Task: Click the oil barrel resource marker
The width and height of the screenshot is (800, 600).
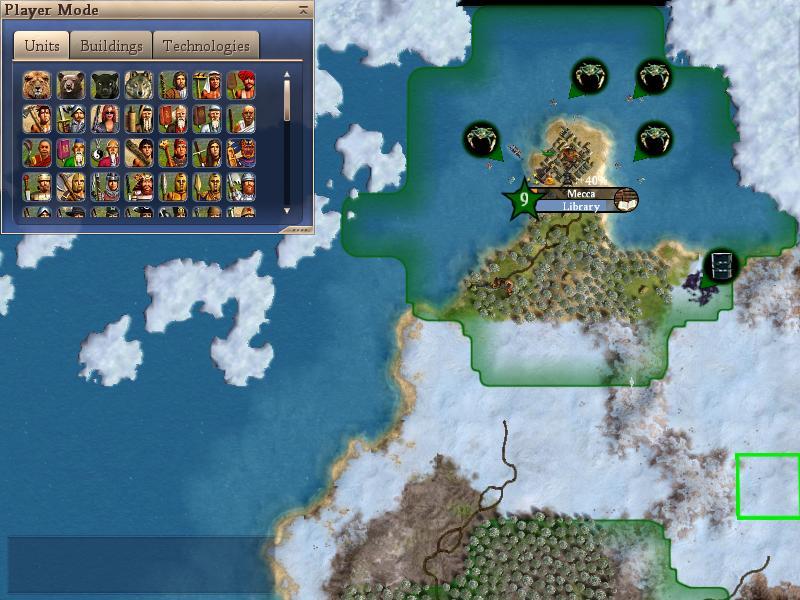Action: pyautogui.click(x=720, y=266)
